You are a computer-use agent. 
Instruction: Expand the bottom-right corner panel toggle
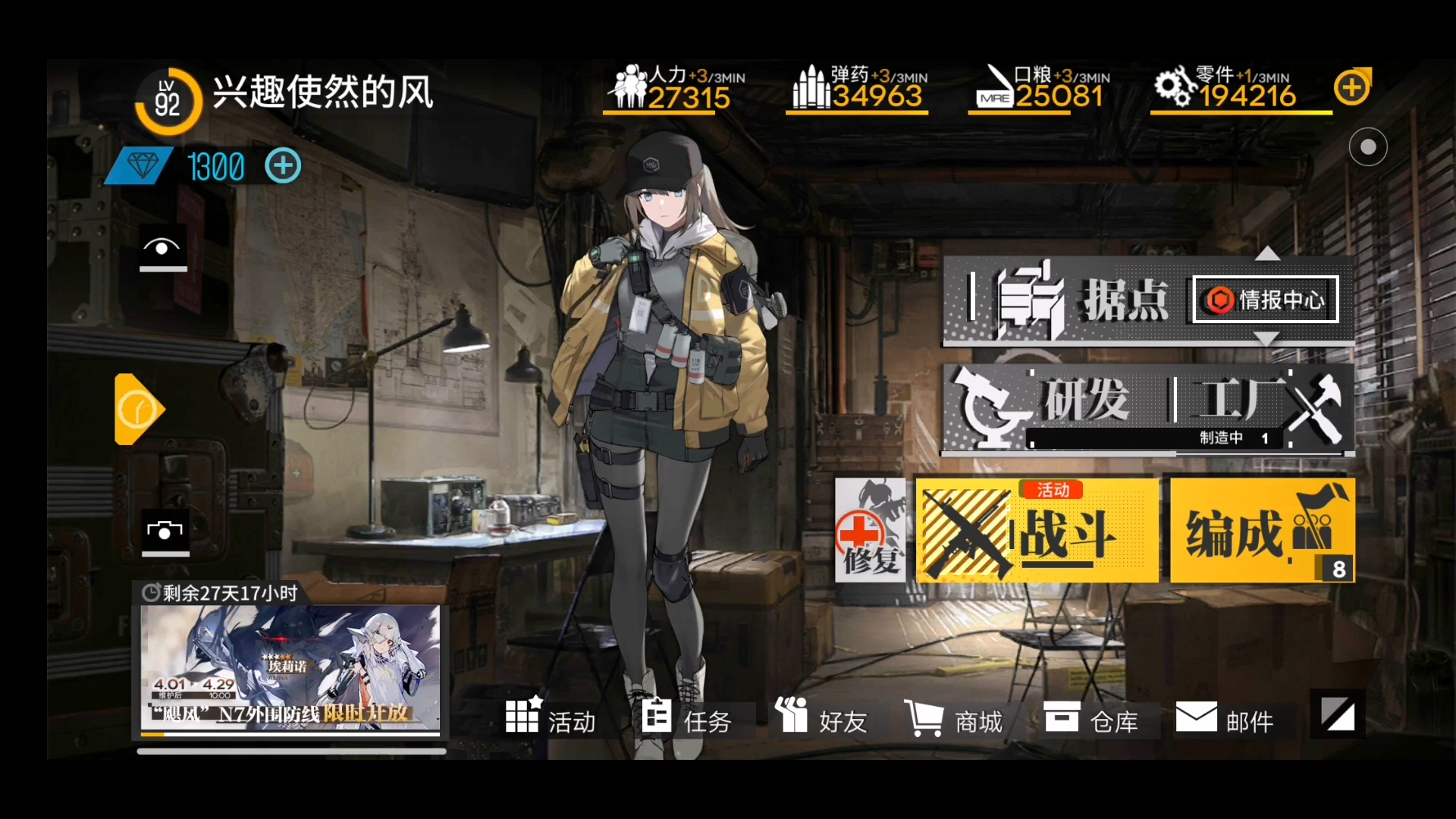[x=1337, y=713]
